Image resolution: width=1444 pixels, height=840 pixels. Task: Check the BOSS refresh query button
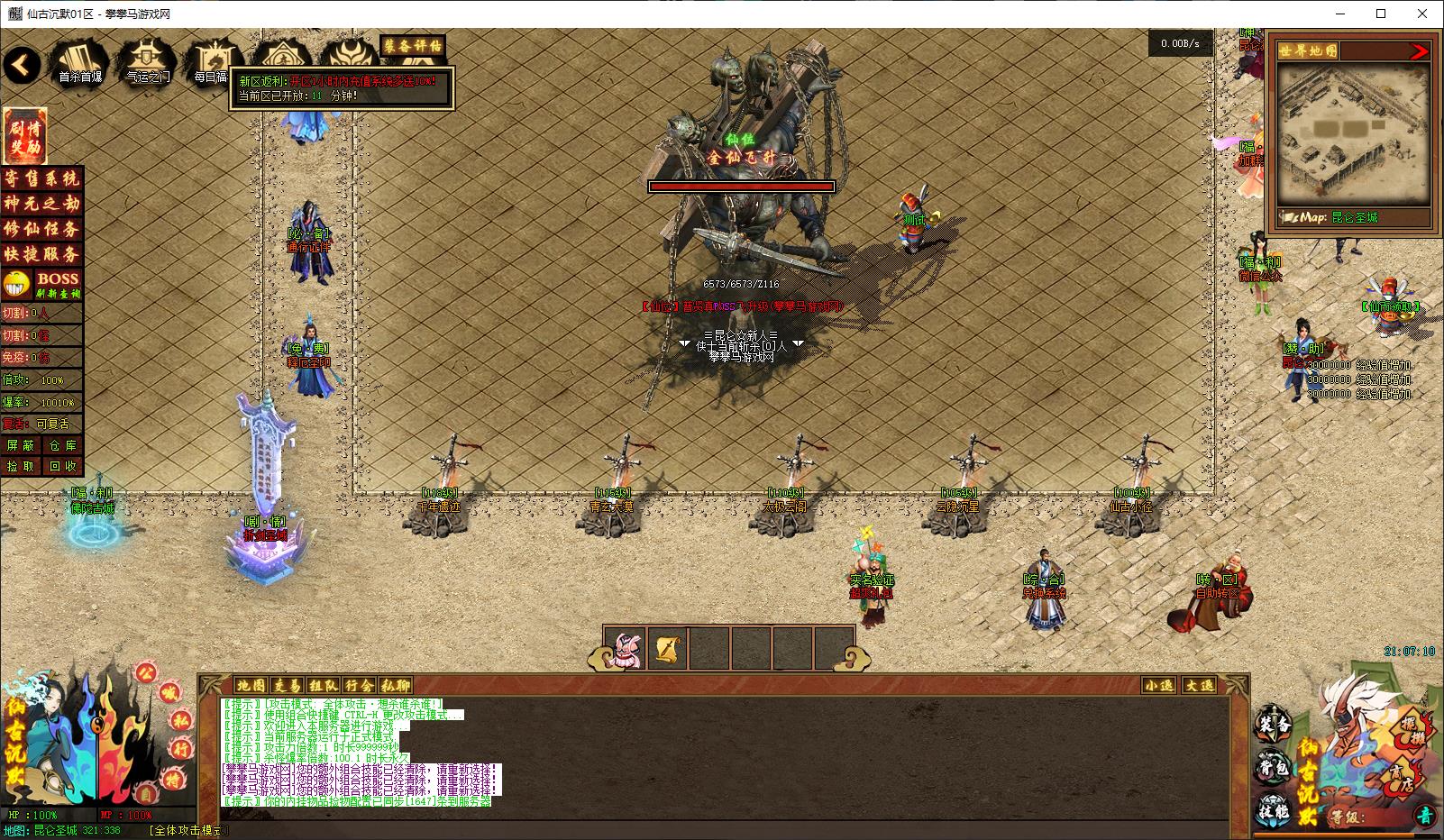(x=58, y=284)
